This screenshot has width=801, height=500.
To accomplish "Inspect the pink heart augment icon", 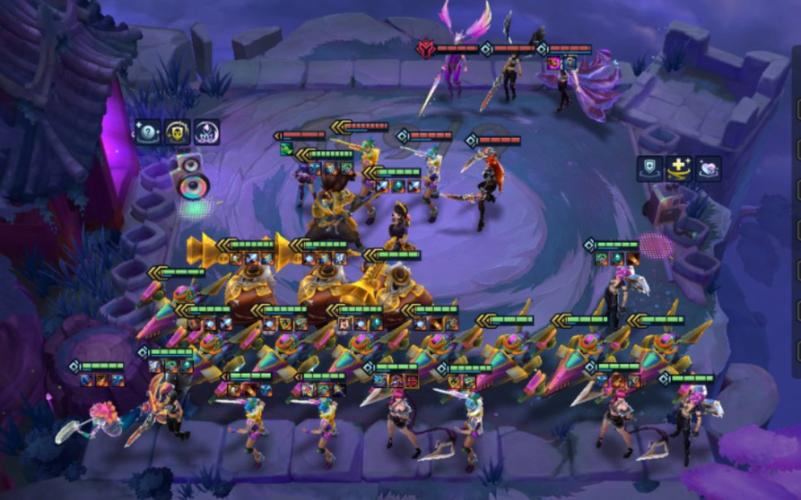I will click(x=708, y=169).
